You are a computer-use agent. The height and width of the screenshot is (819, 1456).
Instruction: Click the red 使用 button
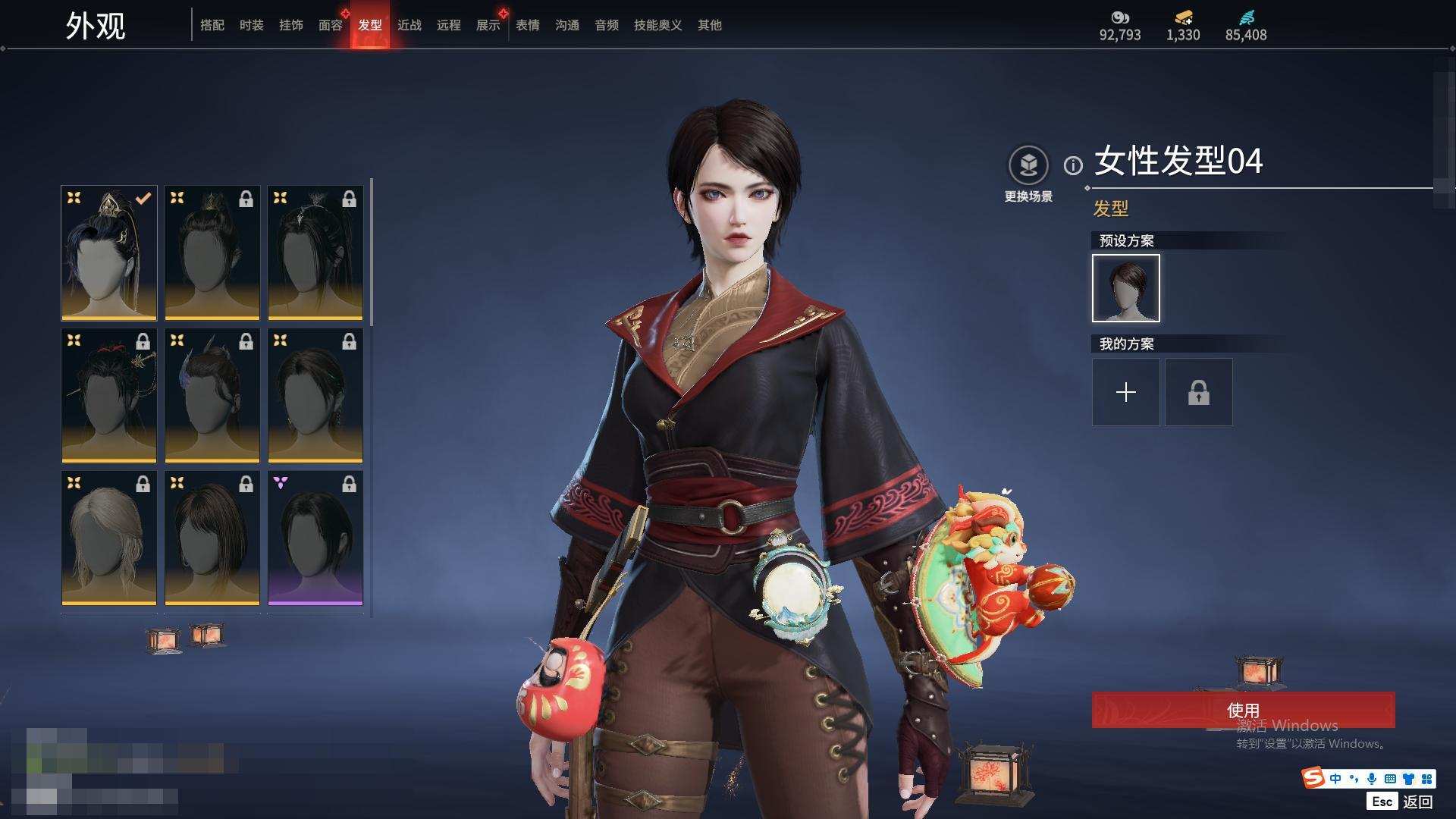point(1242,710)
